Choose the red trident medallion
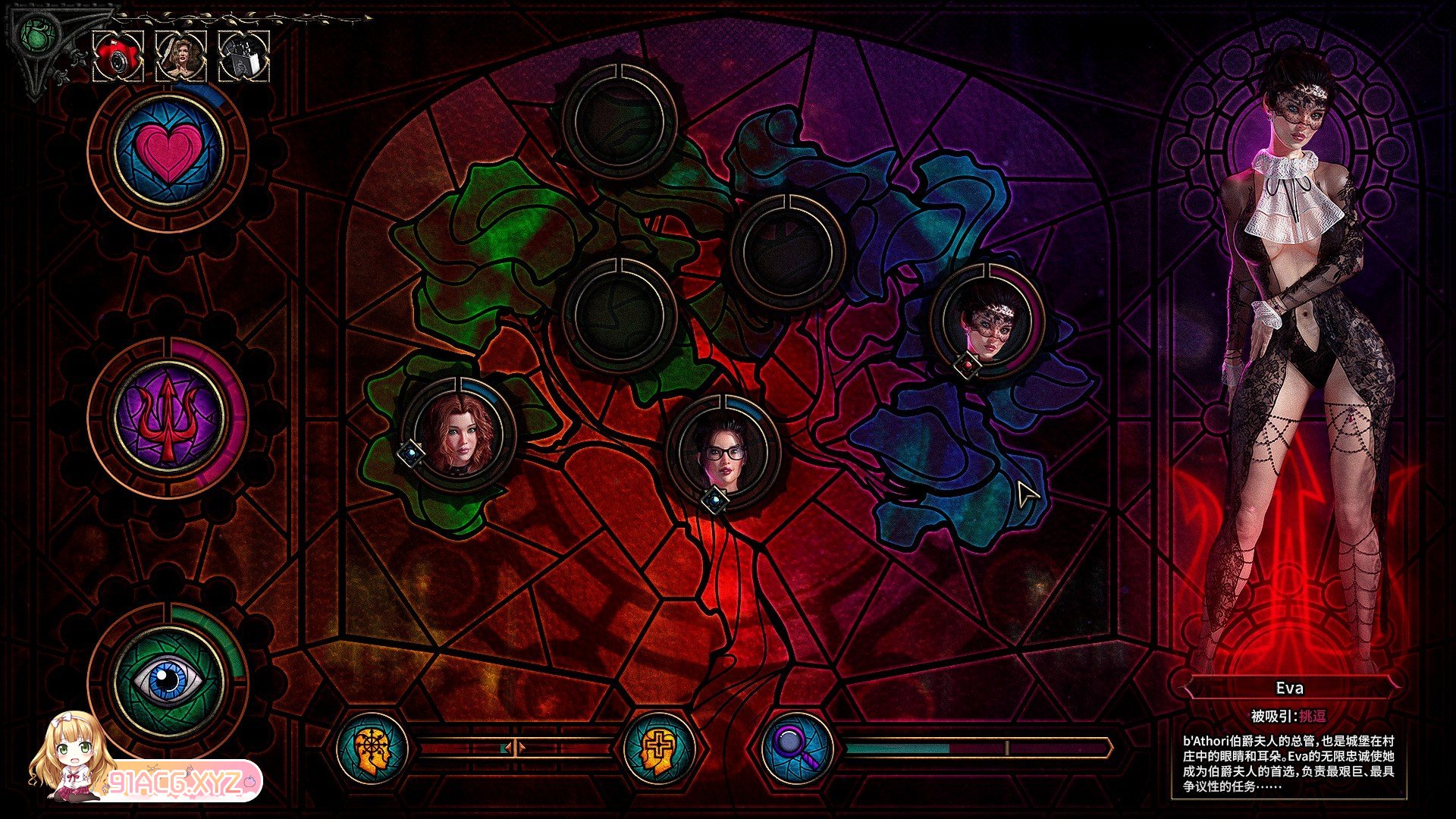This screenshot has width=1456, height=819. click(x=168, y=416)
